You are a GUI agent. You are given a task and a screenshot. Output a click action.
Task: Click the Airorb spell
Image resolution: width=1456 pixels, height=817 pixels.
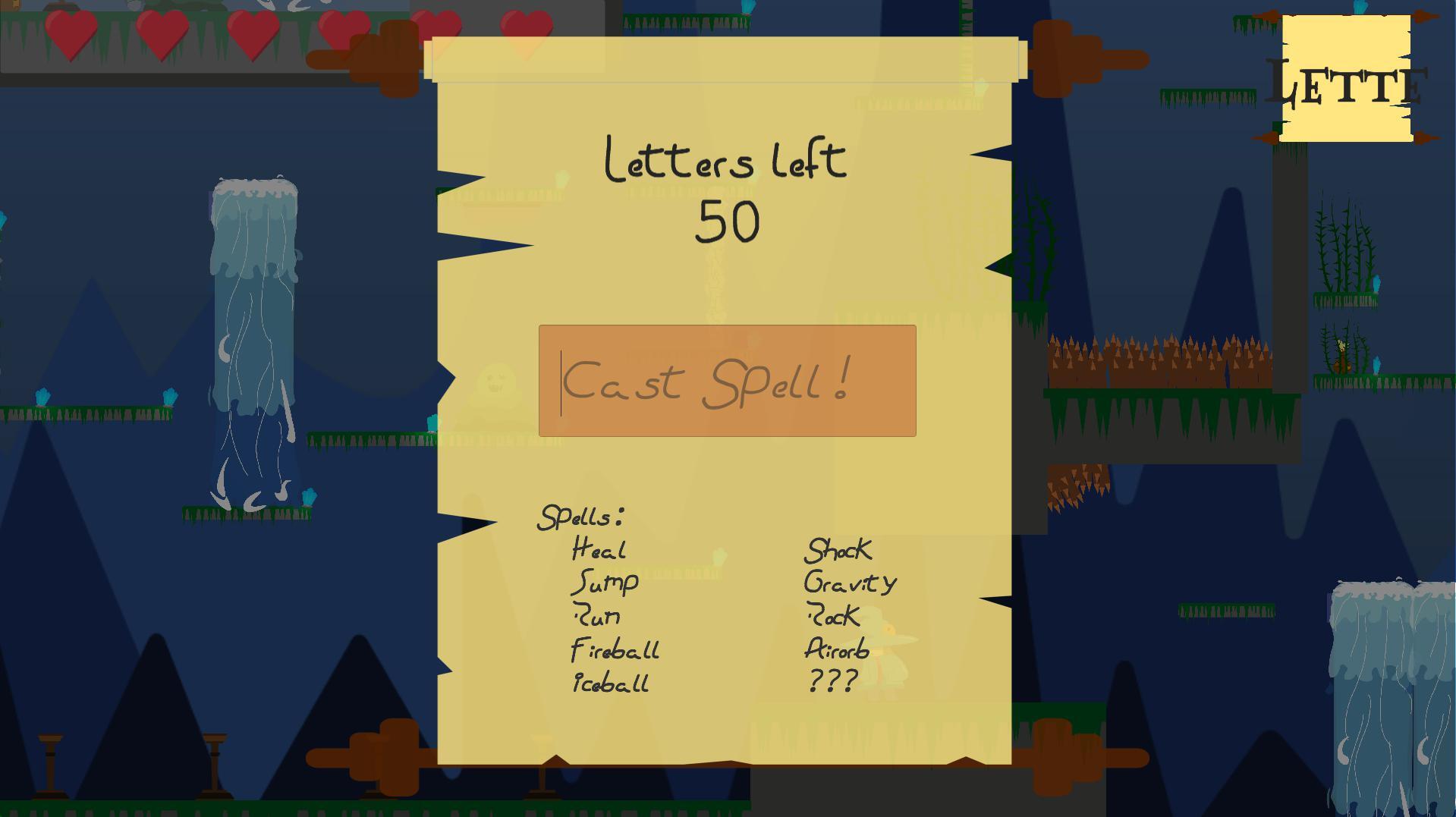837,649
